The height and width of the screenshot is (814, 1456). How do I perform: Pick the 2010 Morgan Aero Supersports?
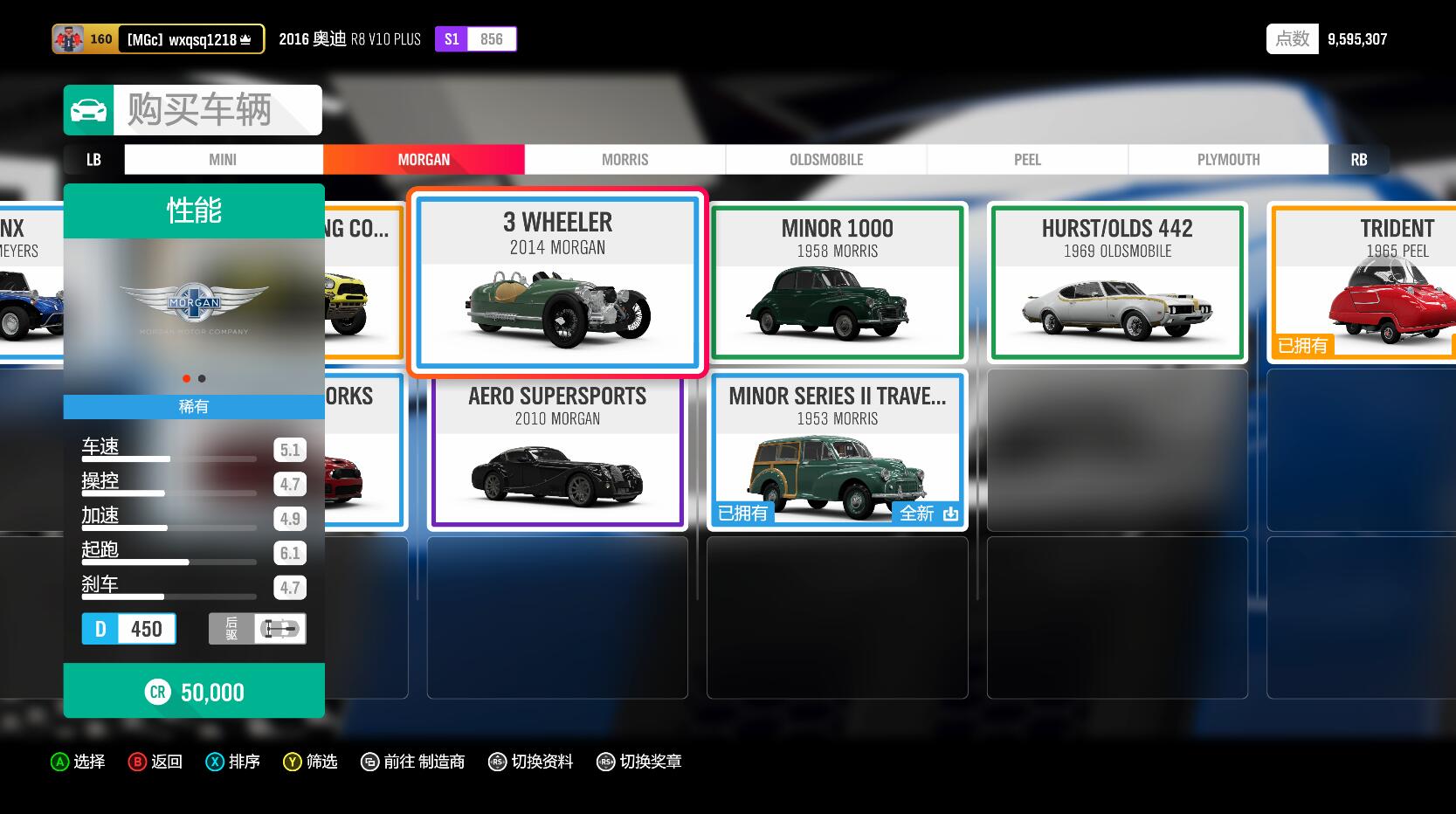tap(557, 452)
